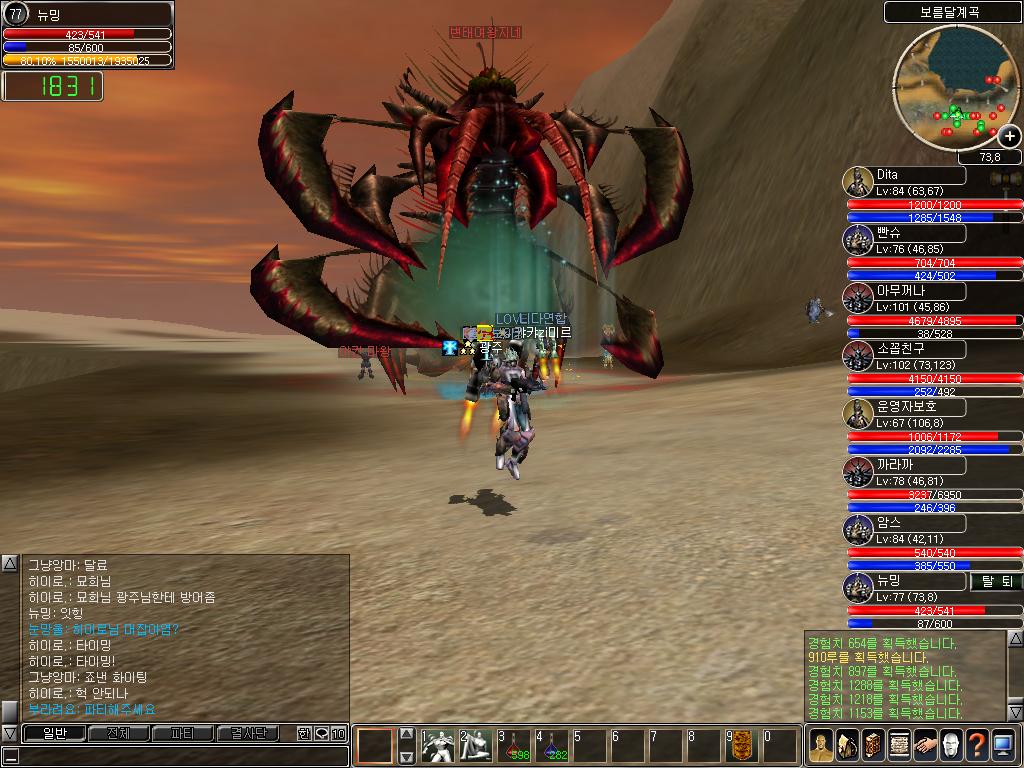Activate the skill in hotbar slot 2
Image resolution: width=1024 pixels, height=768 pixels.
click(476, 746)
